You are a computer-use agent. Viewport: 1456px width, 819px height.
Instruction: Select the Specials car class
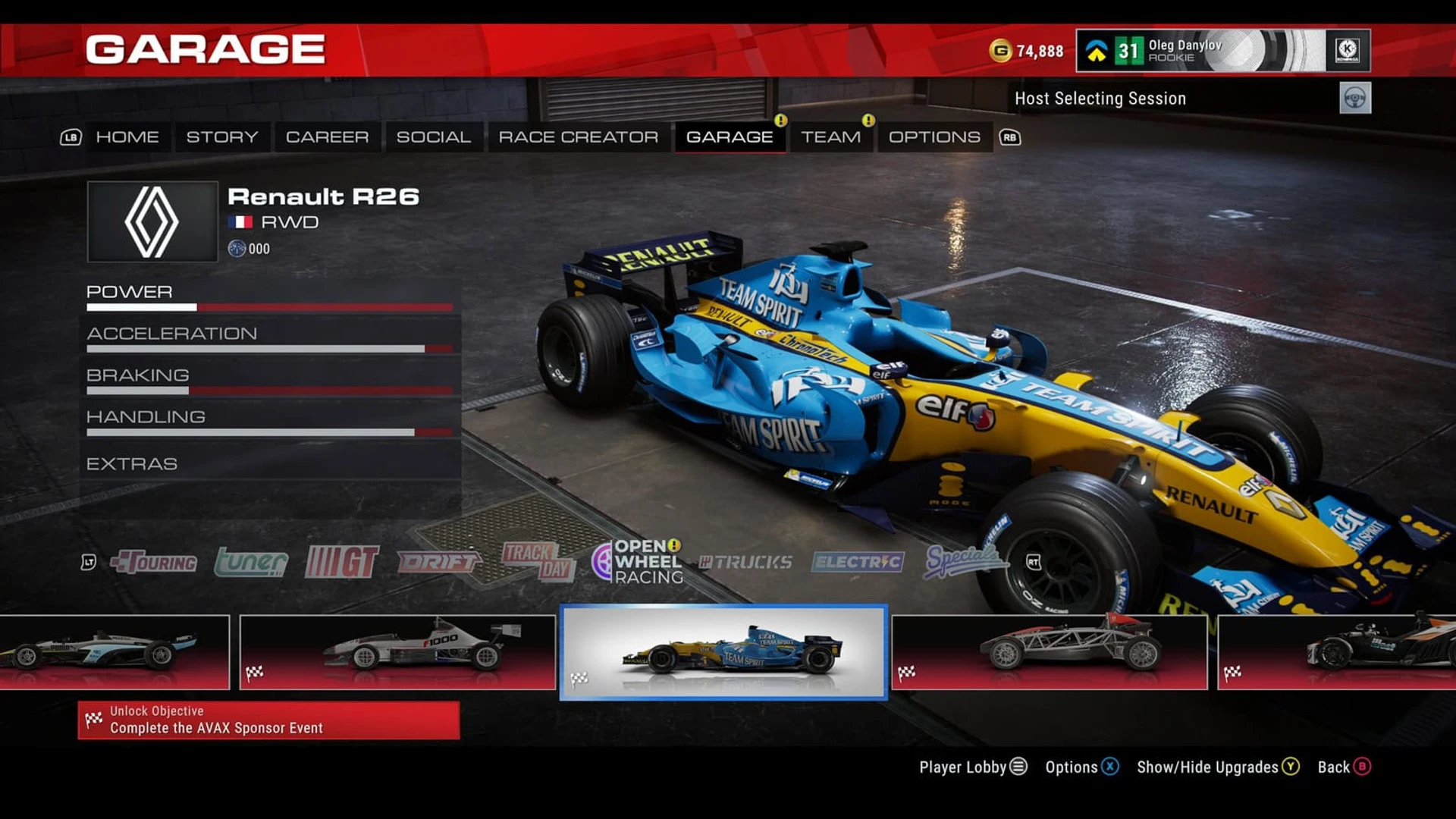click(962, 560)
